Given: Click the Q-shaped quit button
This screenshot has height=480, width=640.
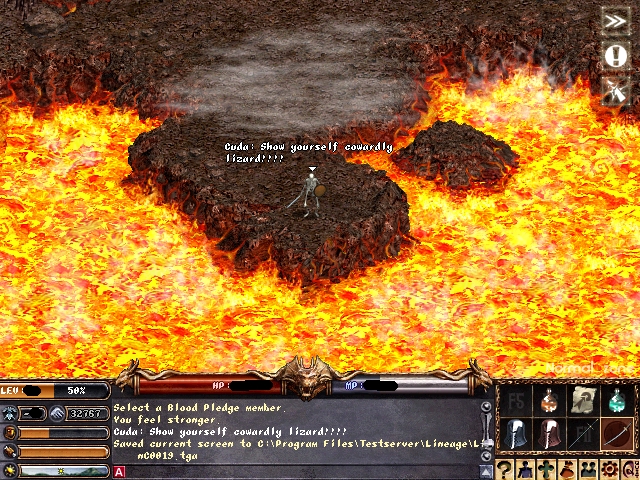Looking at the screenshot, I should (630, 470).
